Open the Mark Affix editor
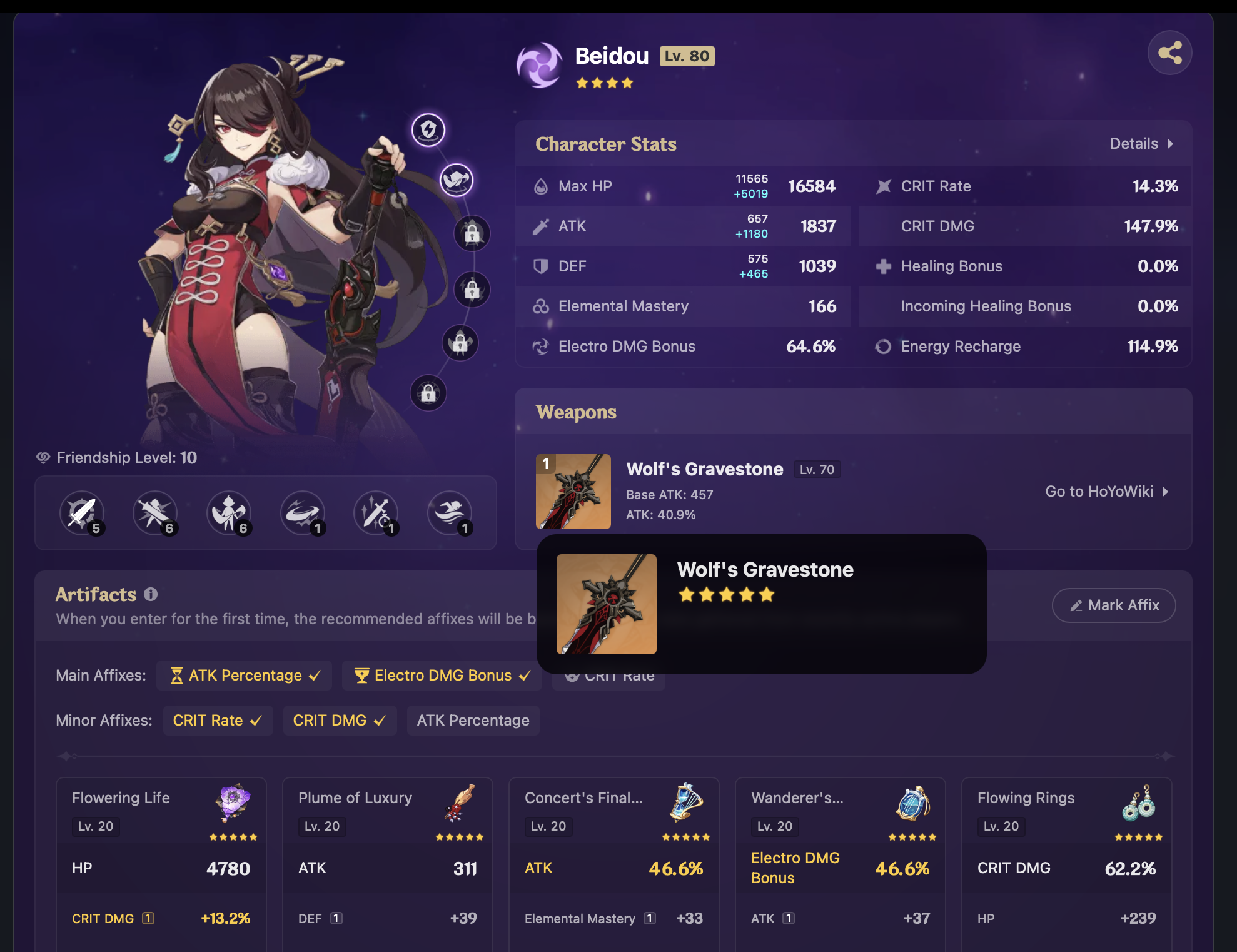The width and height of the screenshot is (1237, 952). [1114, 605]
